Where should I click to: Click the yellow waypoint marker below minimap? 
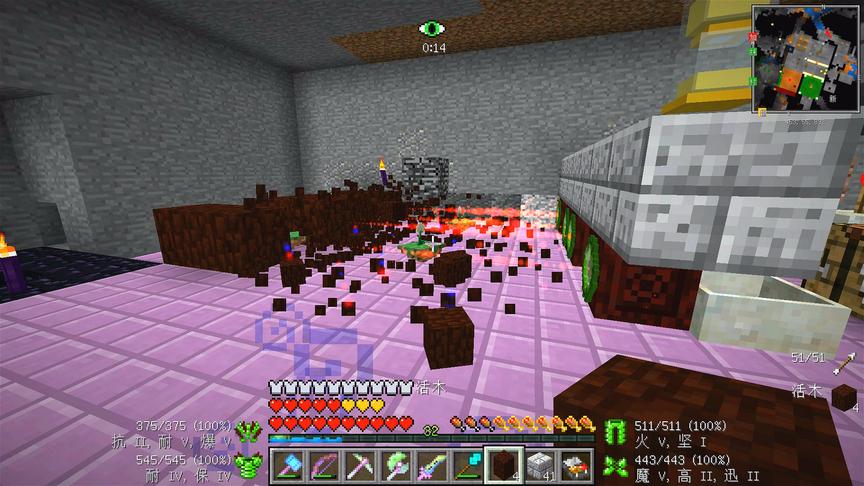tap(762, 112)
